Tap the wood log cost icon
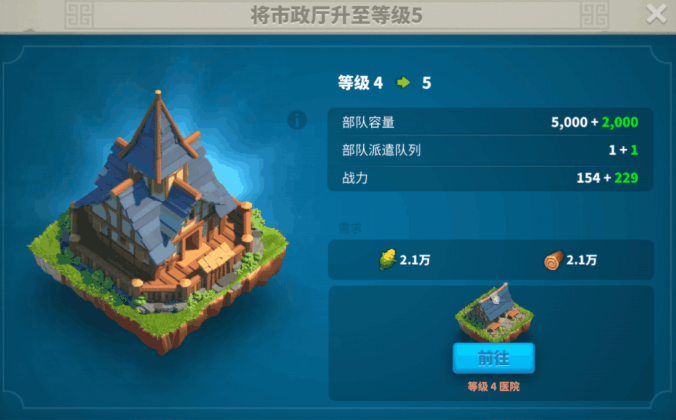676x420 pixels. point(553,260)
